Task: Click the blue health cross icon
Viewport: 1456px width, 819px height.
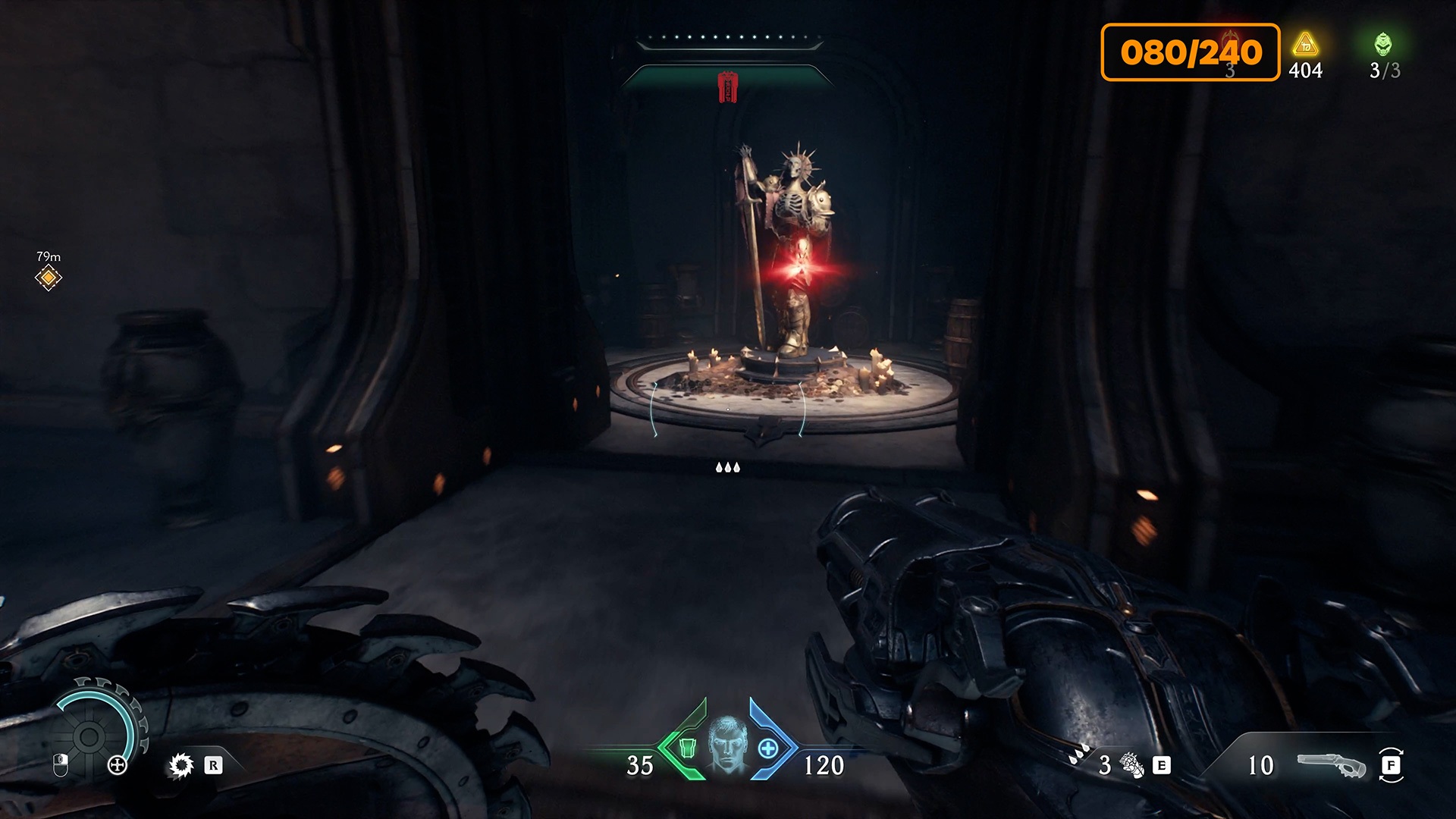Action: 768,748
